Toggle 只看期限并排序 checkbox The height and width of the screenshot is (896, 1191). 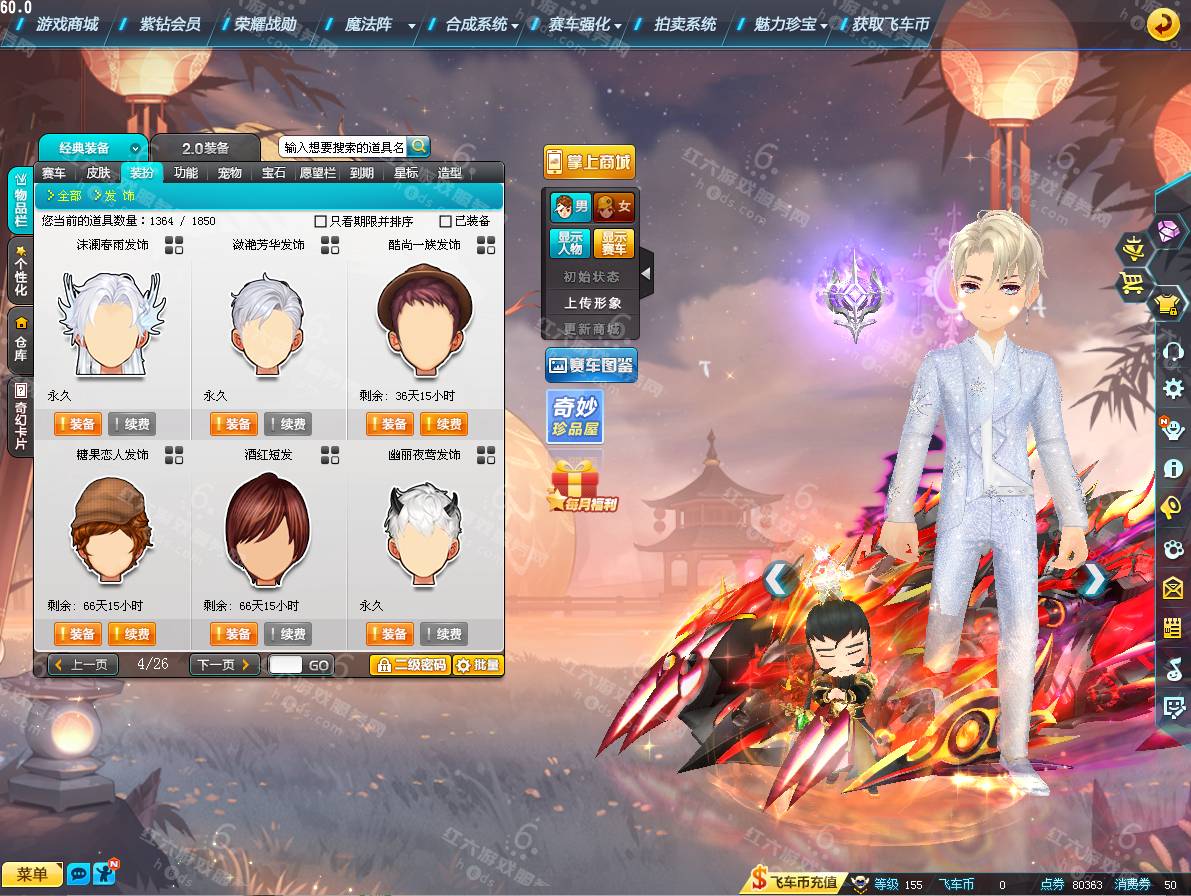coord(321,221)
